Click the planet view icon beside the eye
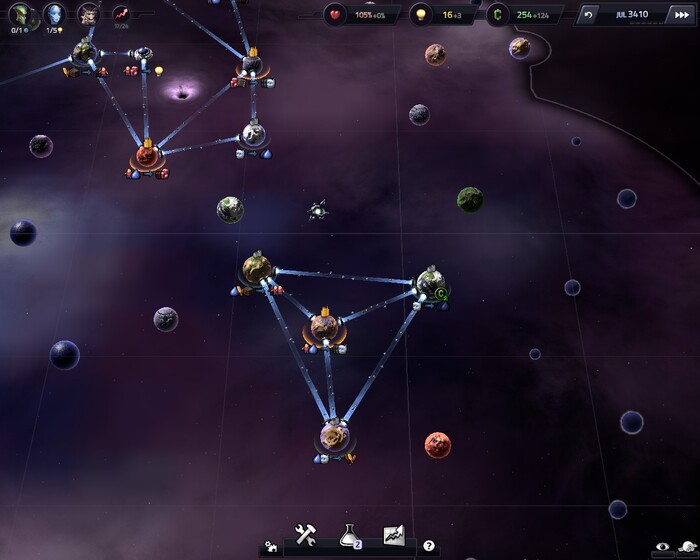The image size is (700, 560). (686, 547)
